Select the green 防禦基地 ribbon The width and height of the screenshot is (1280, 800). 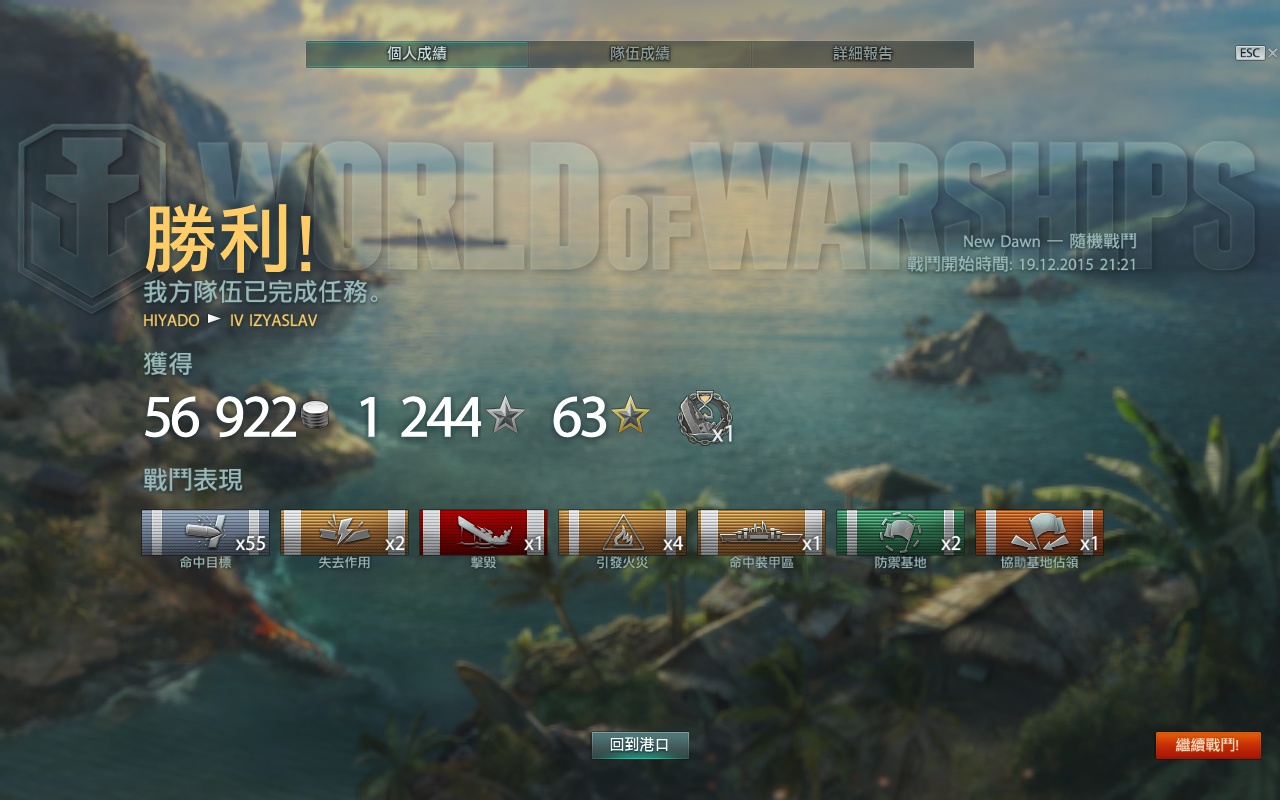[900, 532]
